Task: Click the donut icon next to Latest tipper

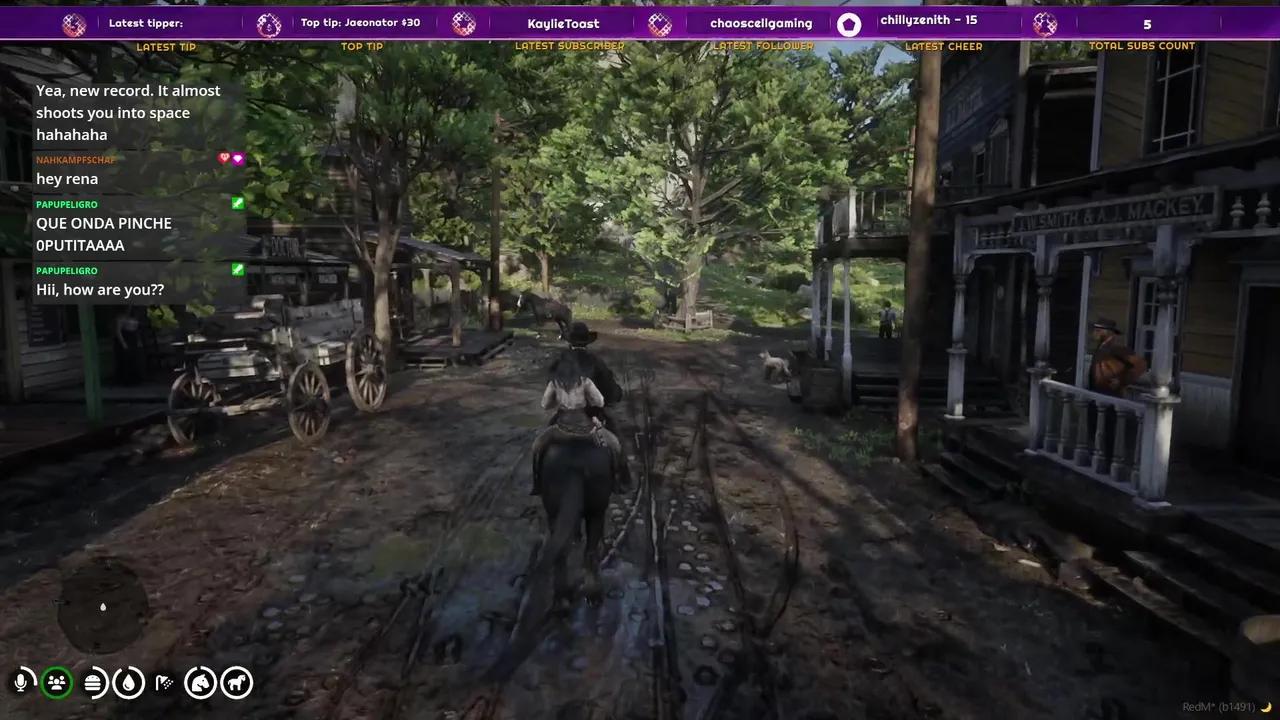Action: pyautogui.click(x=74, y=23)
